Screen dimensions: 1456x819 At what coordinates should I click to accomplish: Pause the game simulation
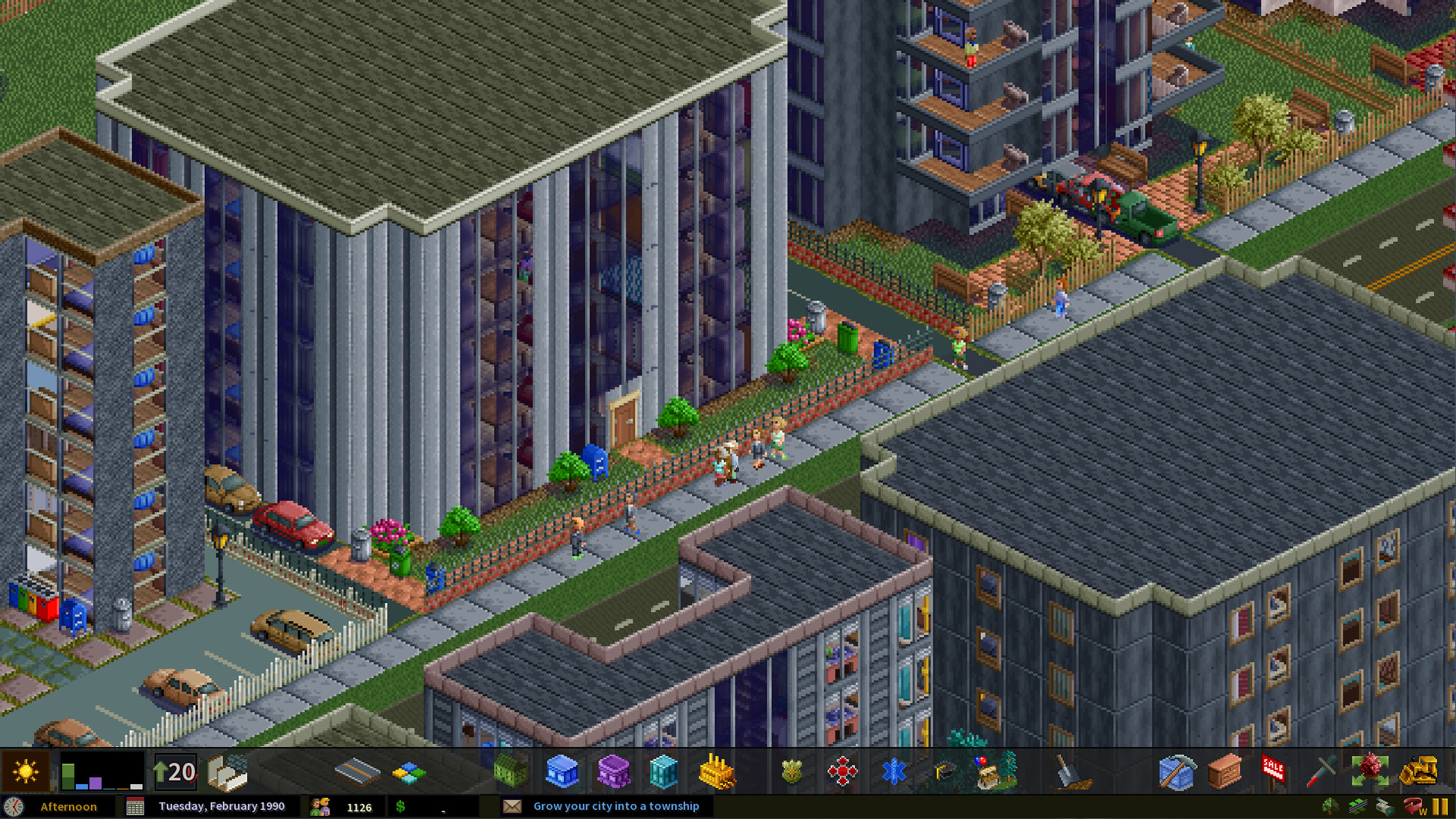tap(1442, 805)
